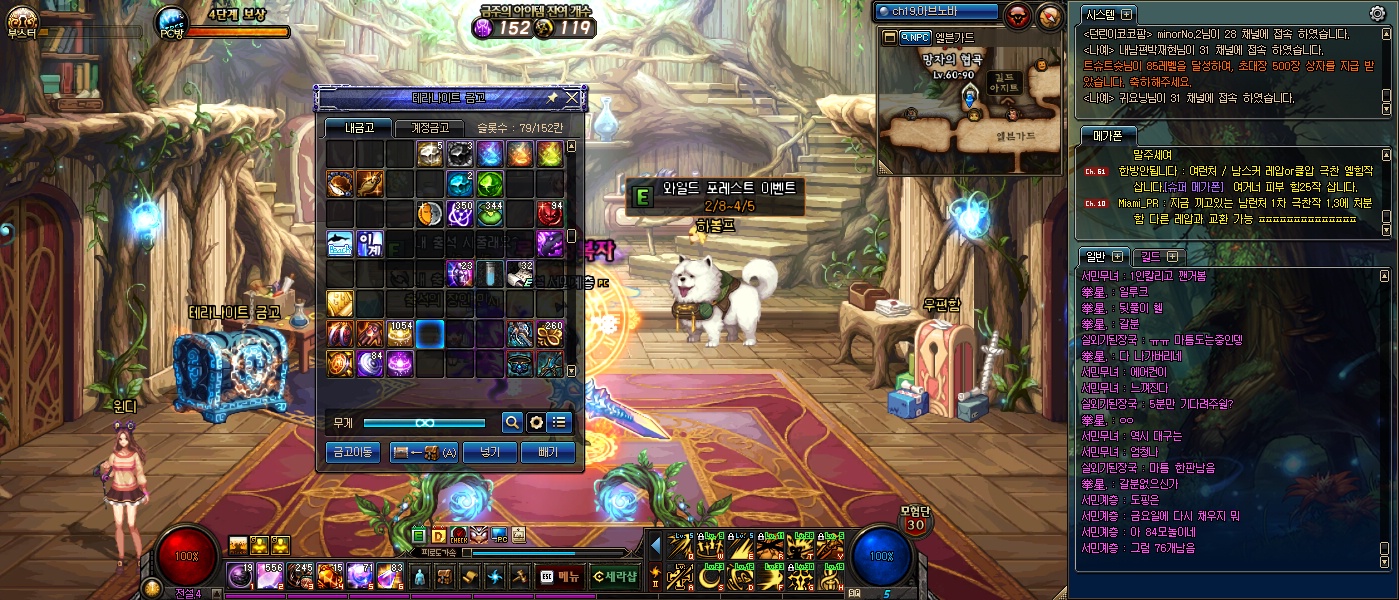Open the Wild Forest event banner
The height and width of the screenshot is (600, 1399).
point(716,196)
